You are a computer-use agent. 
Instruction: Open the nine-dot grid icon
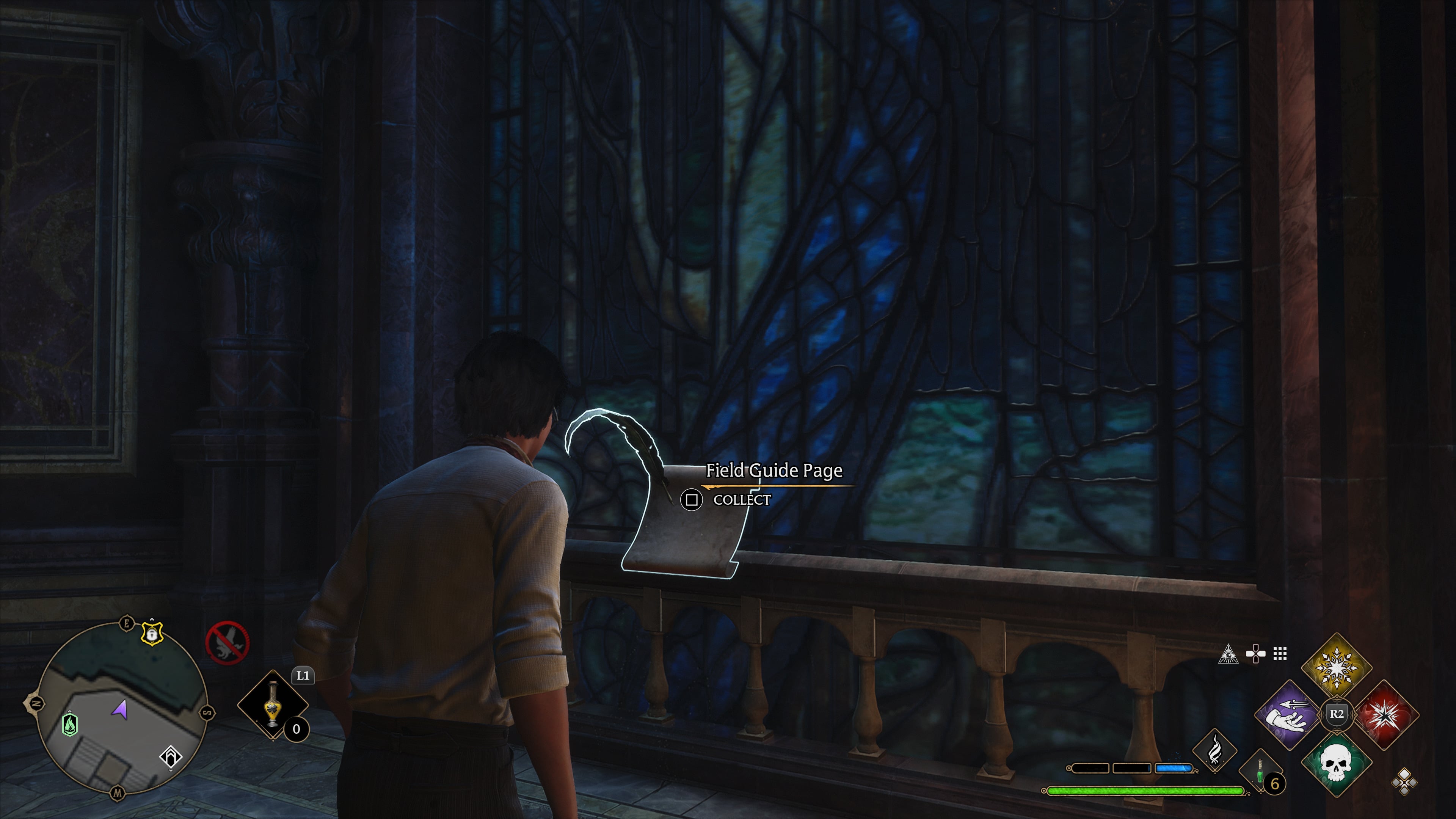[x=1280, y=654]
